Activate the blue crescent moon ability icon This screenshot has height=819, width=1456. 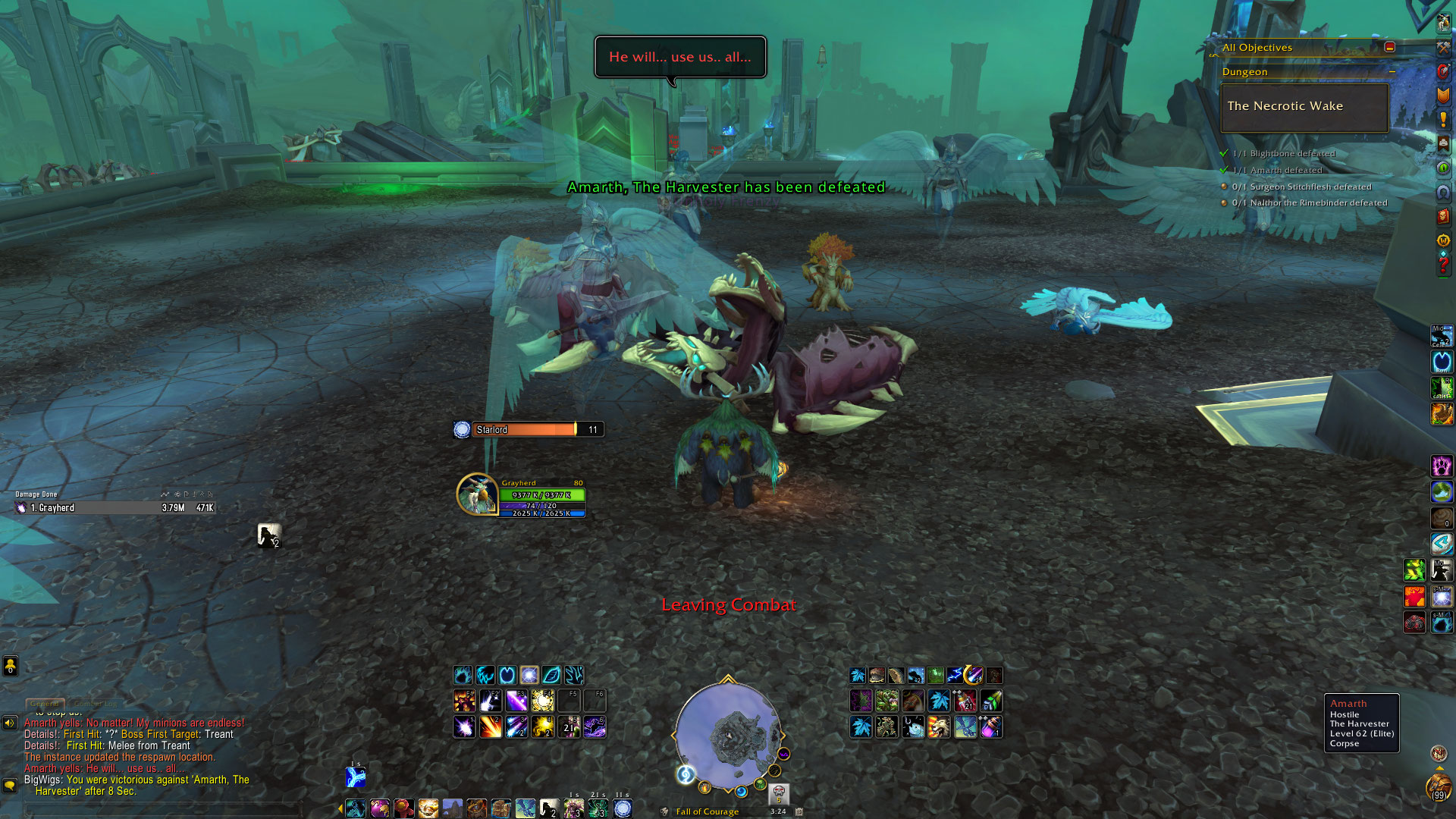pos(507,675)
